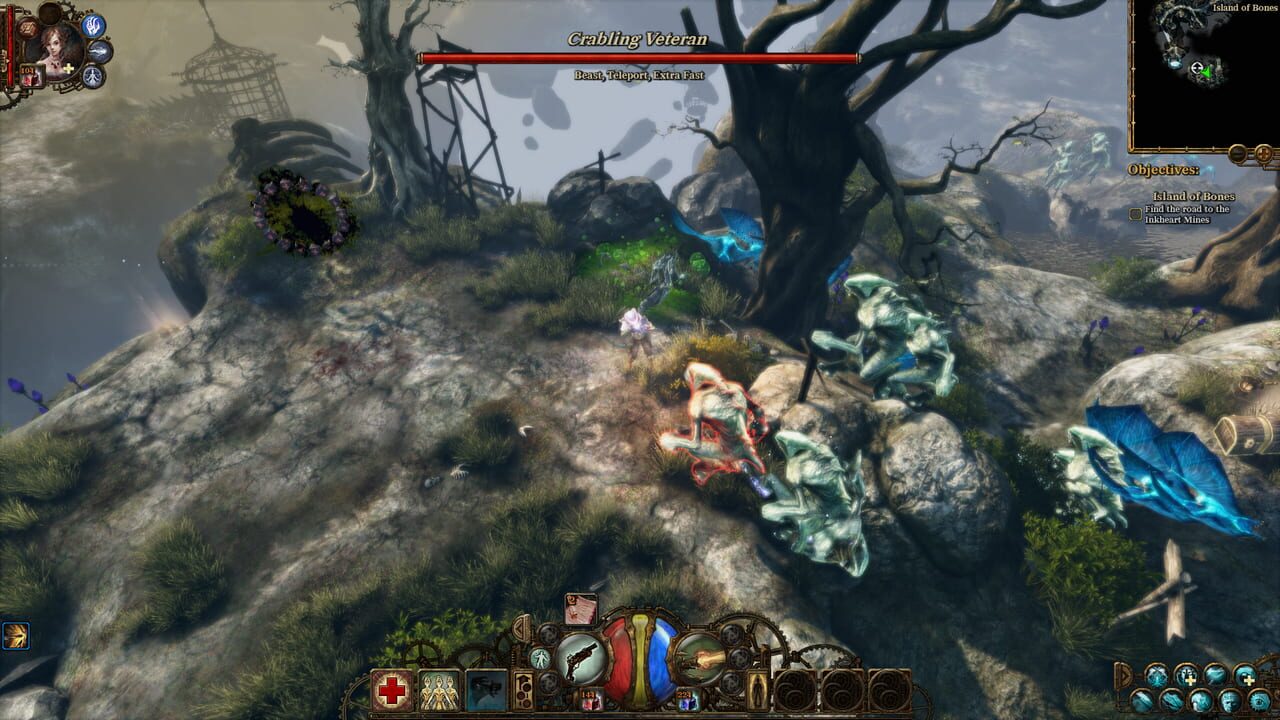
Task: Select the twin-figures ghost form icon on hotbar
Action: coord(440,689)
